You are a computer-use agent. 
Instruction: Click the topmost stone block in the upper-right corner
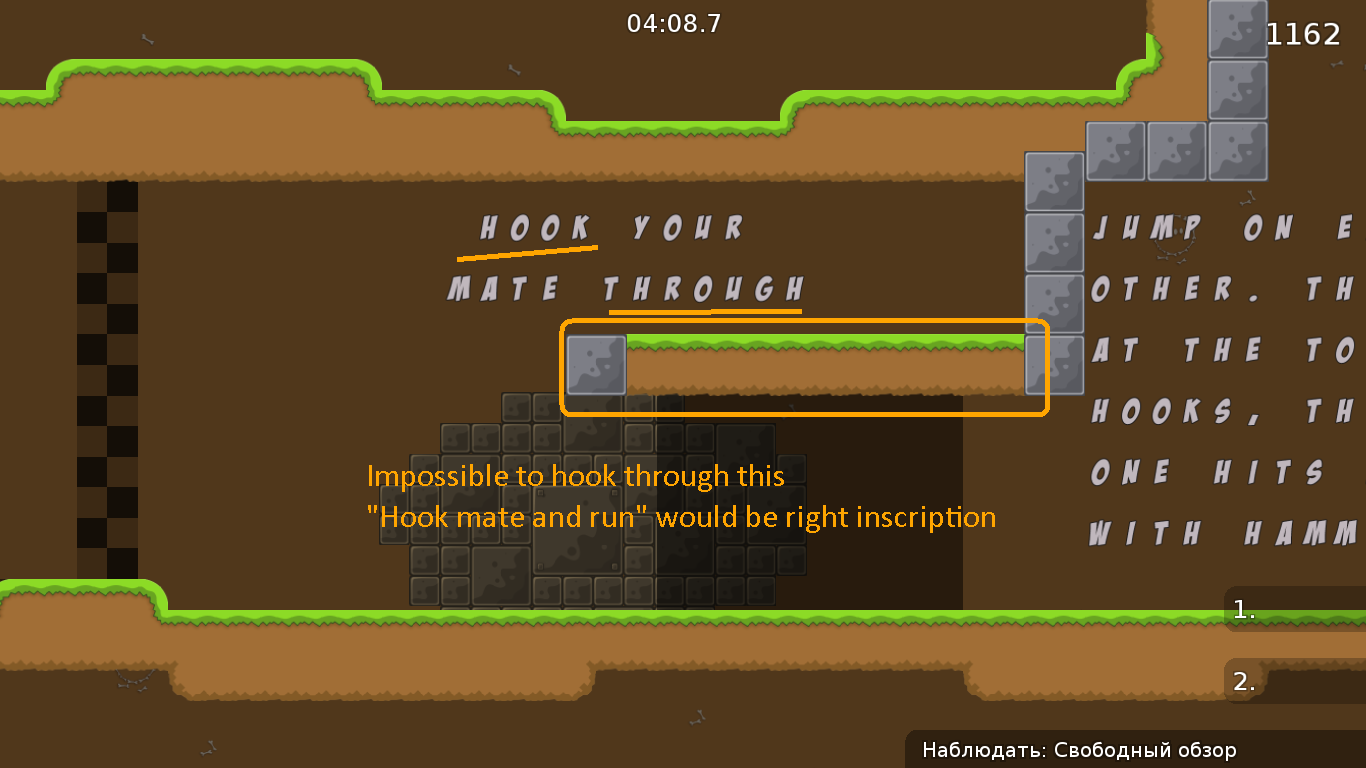tap(1236, 30)
